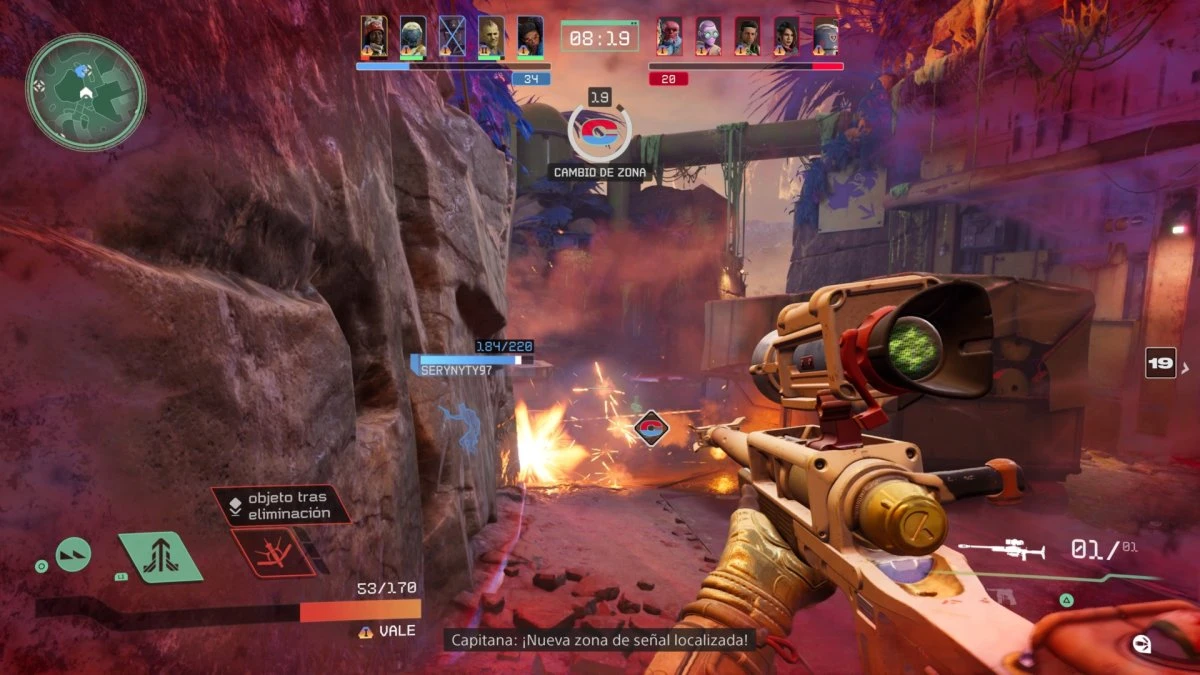Click the objeto tras eliminación label
The height and width of the screenshot is (675, 1200).
(282, 505)
